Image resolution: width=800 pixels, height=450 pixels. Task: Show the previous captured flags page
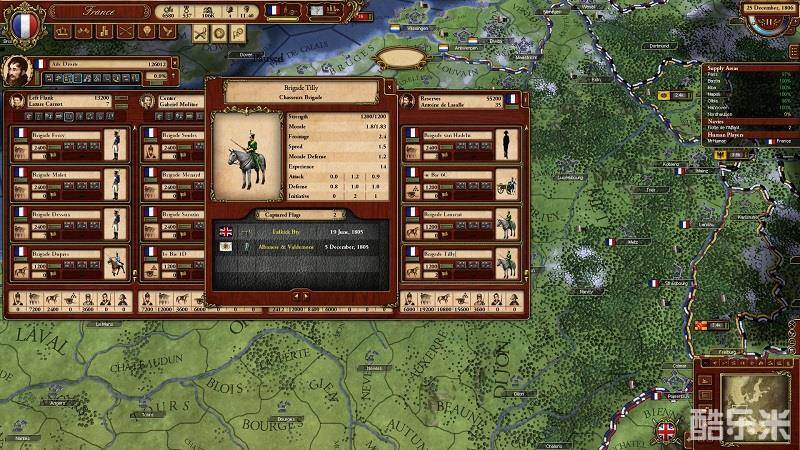tap(294, 296)
